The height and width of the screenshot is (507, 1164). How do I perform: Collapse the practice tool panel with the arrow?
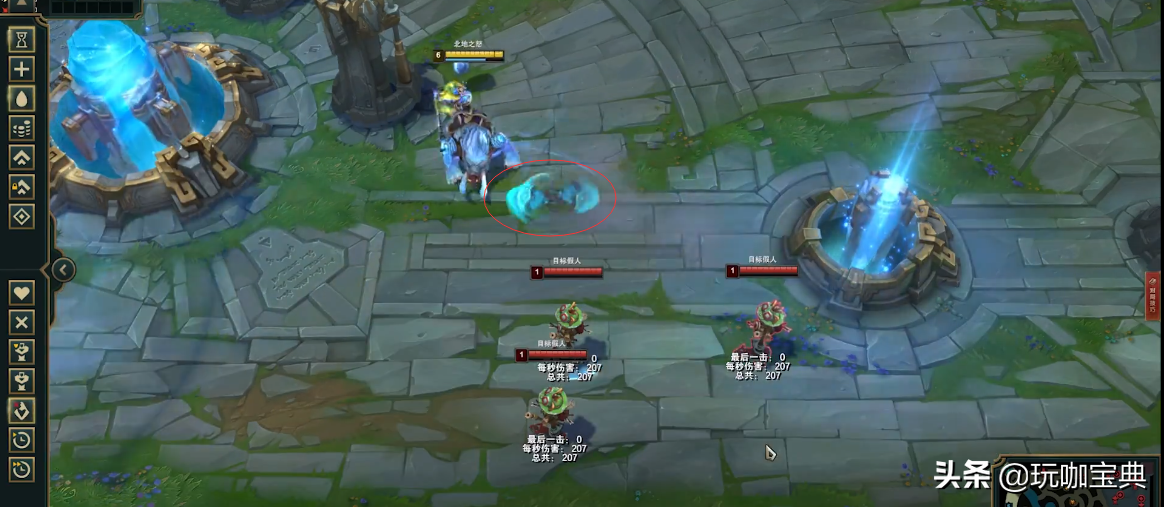tap(63, 269)
